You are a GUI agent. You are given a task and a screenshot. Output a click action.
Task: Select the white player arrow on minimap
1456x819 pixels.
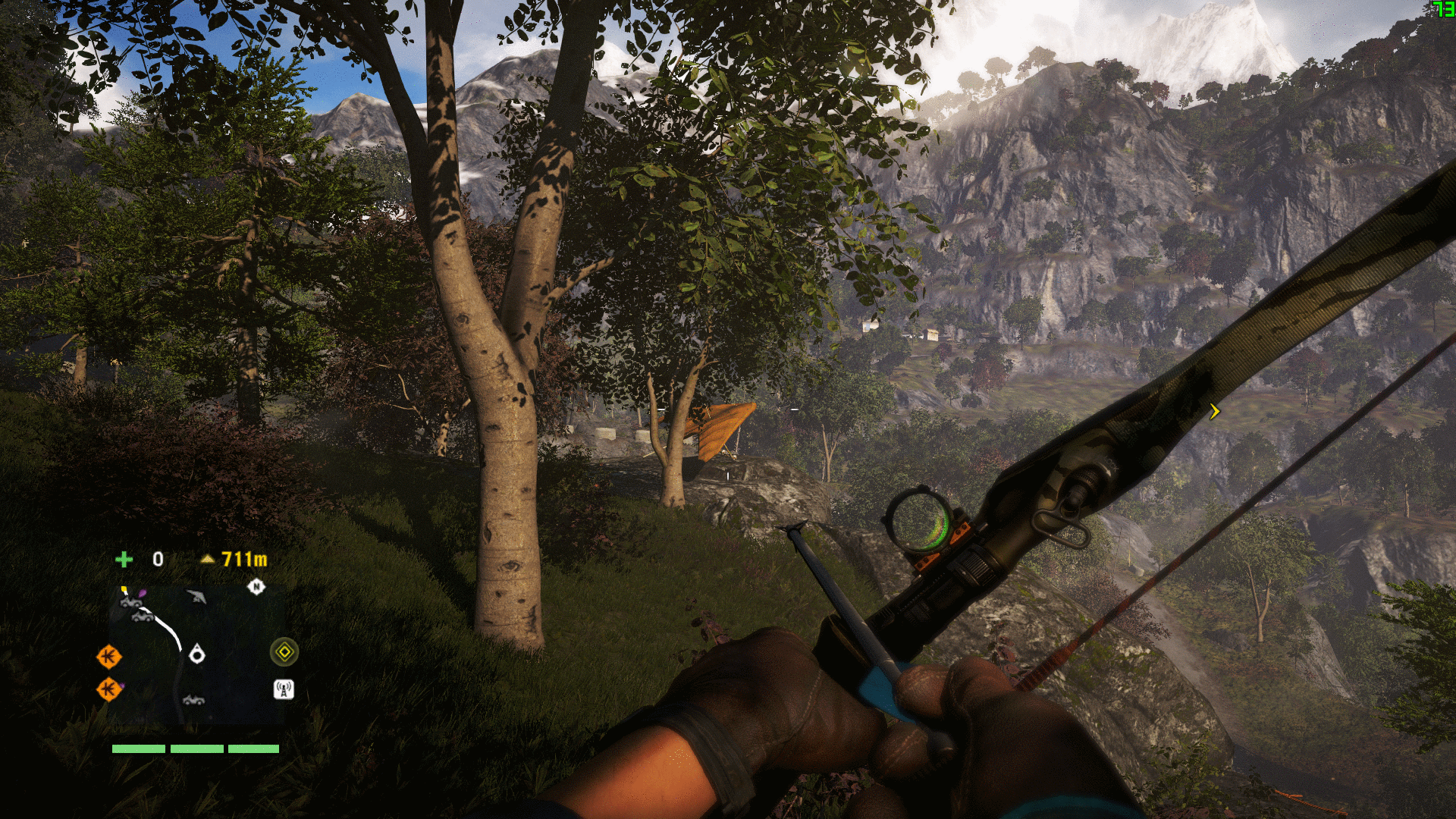point(197,654)
